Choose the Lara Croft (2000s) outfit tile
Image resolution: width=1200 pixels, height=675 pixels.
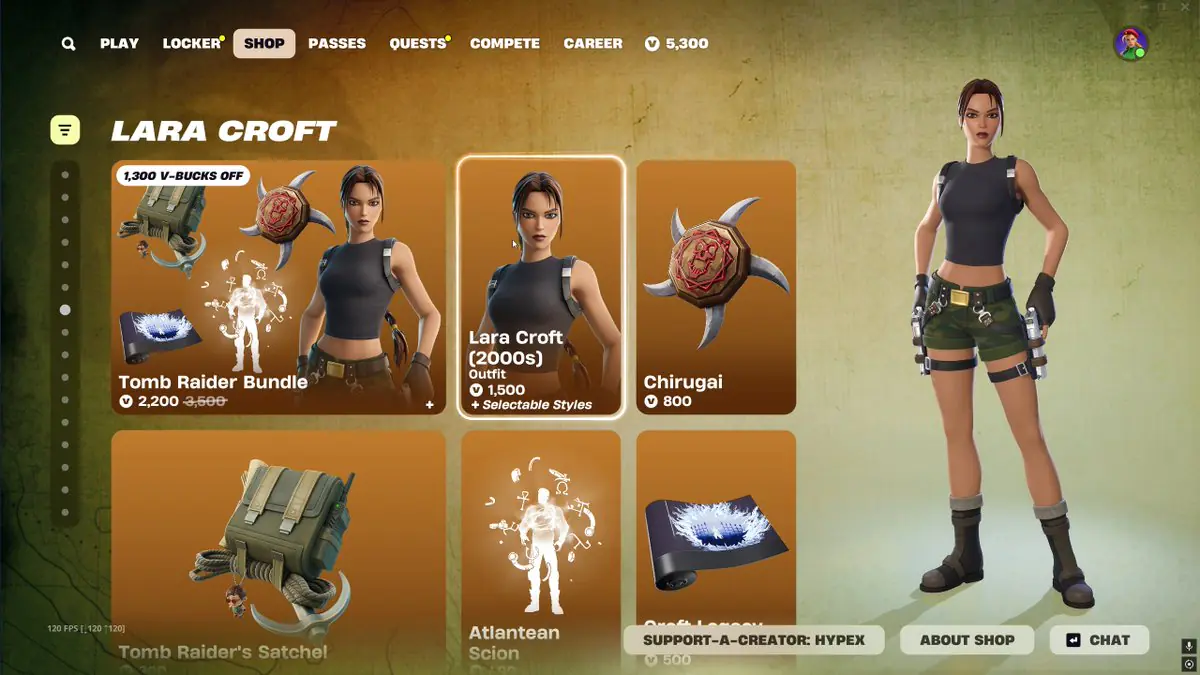coord(541,287)
